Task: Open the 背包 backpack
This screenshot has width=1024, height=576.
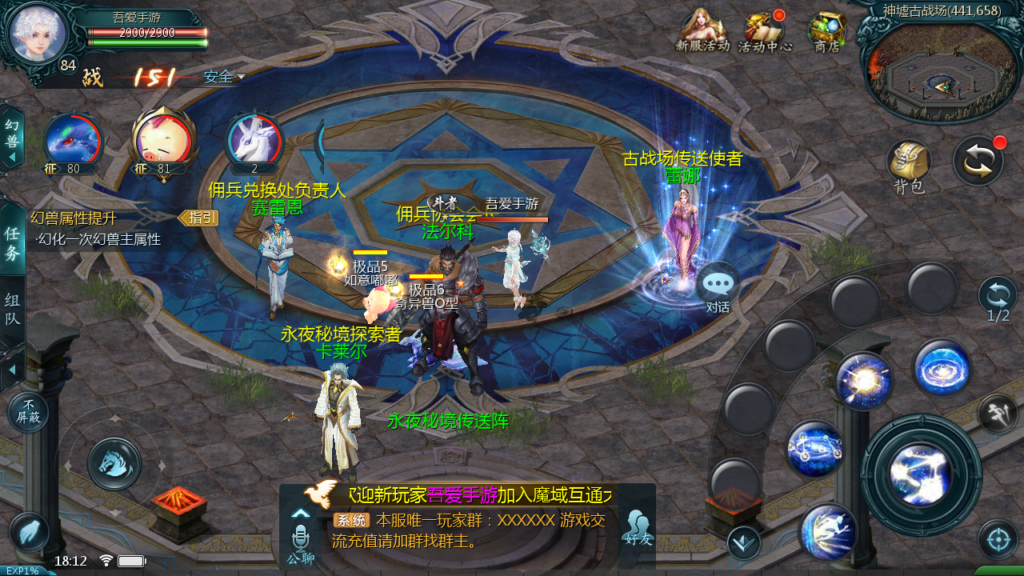Action: click(x=908, y=165)
